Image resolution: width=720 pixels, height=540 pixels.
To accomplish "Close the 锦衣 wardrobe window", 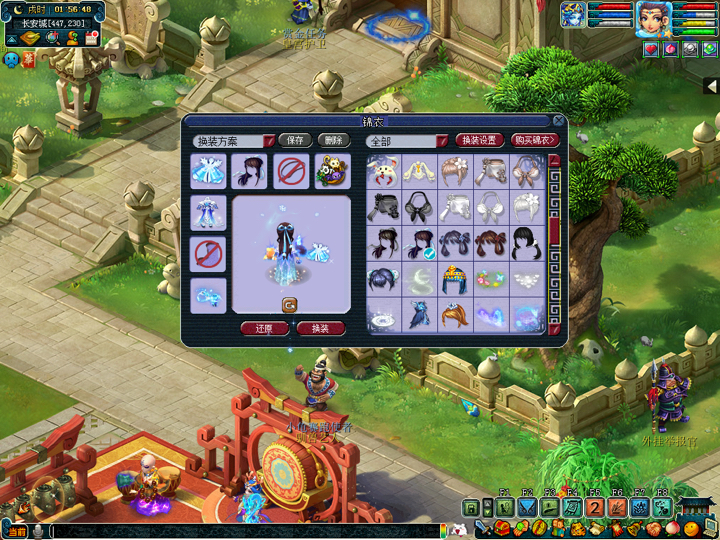I will pos(558,121).
